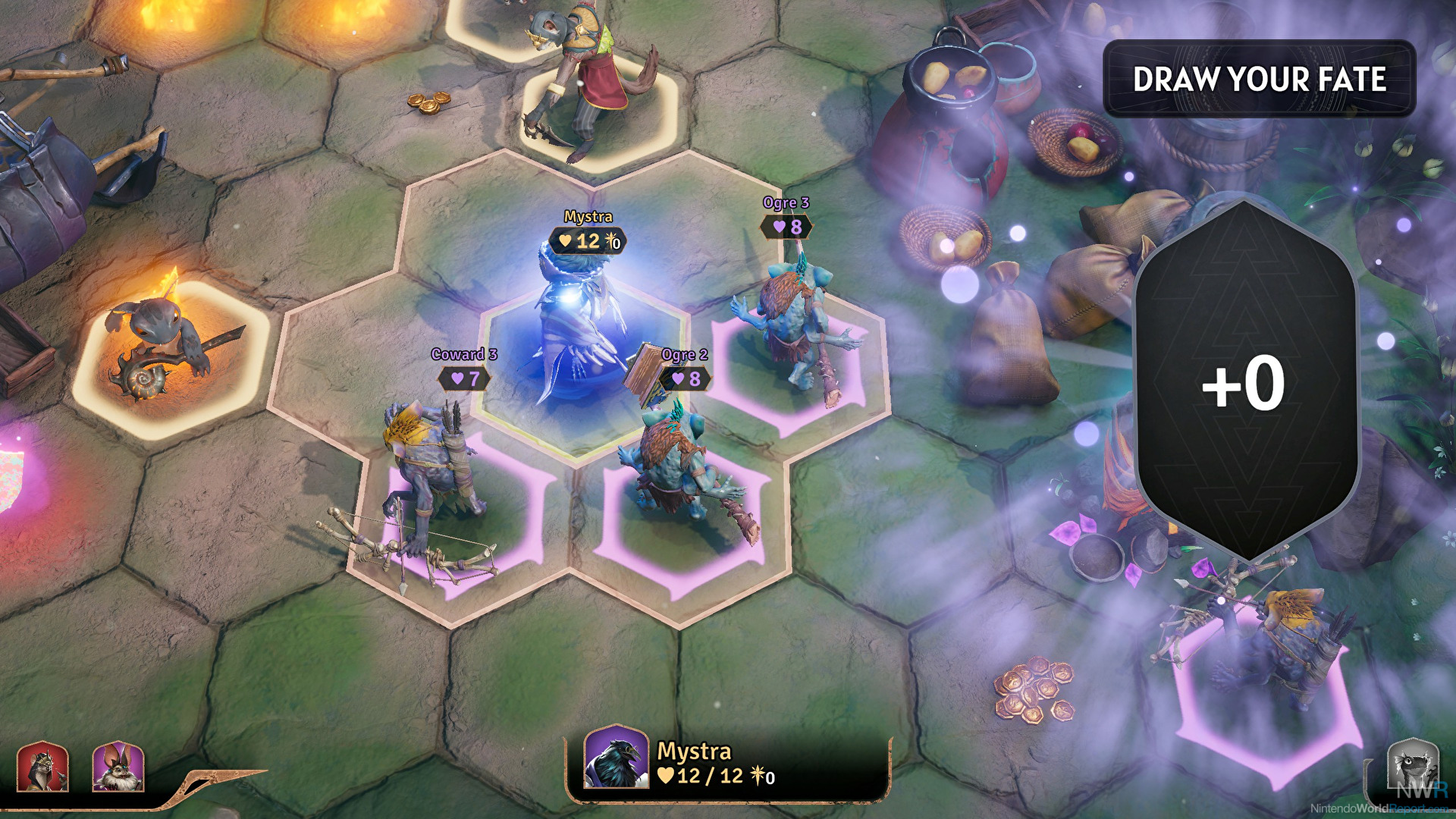Select the hooded mouse hero portrait

pyautogui.click(x=42, y=767)
